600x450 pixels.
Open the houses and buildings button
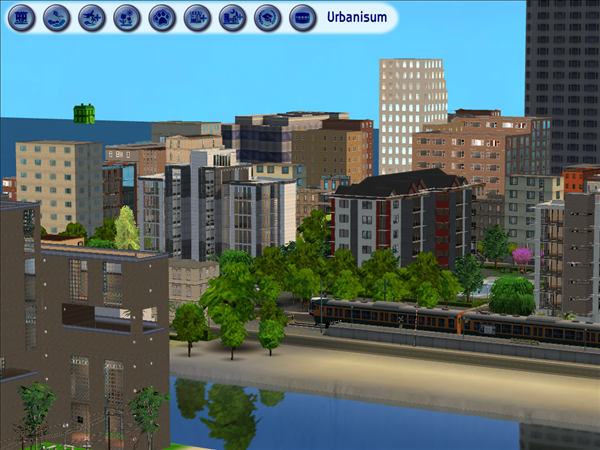[x=22, y=18]
